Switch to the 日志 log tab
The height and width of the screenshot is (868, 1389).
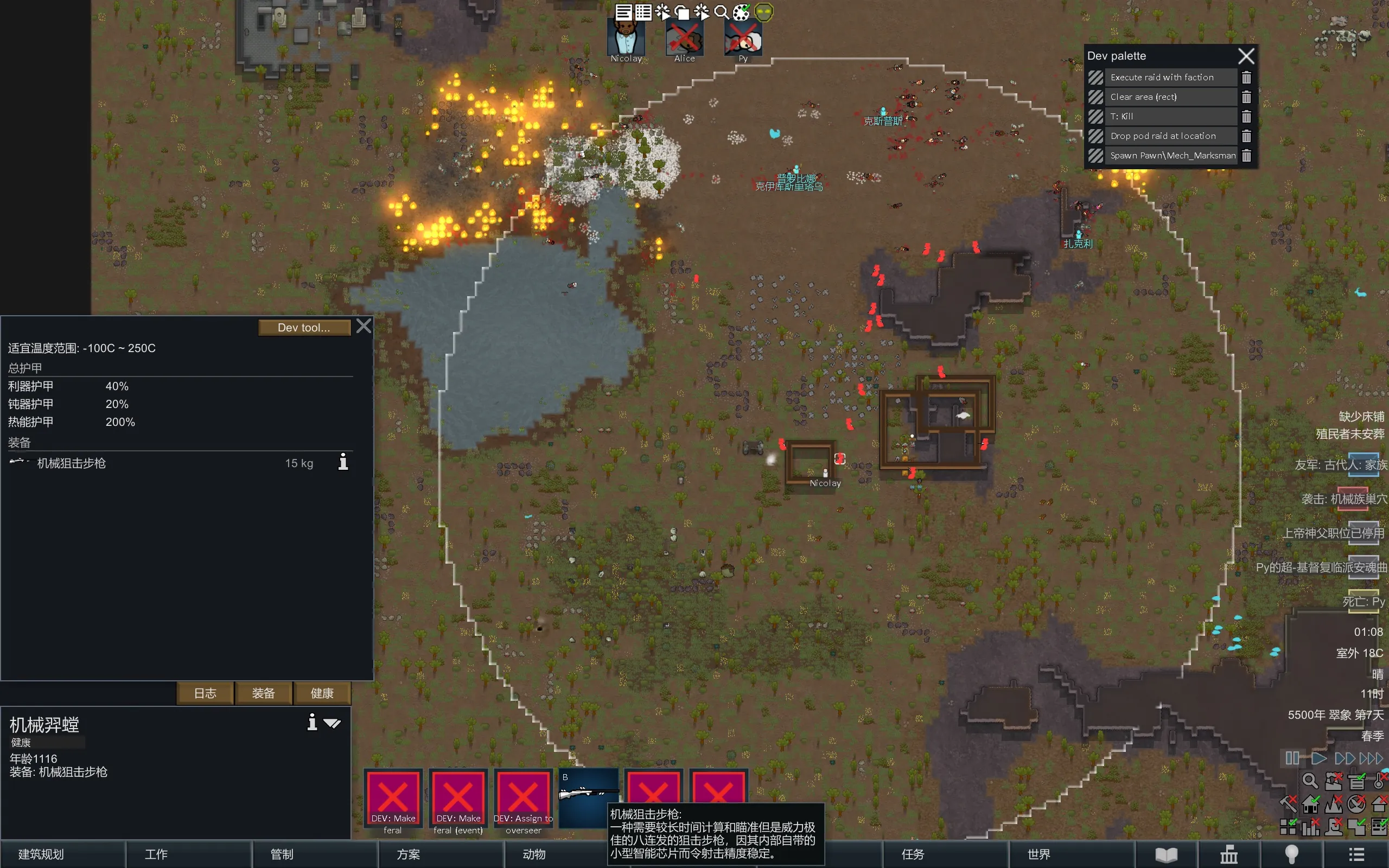(x=205, y=693)
